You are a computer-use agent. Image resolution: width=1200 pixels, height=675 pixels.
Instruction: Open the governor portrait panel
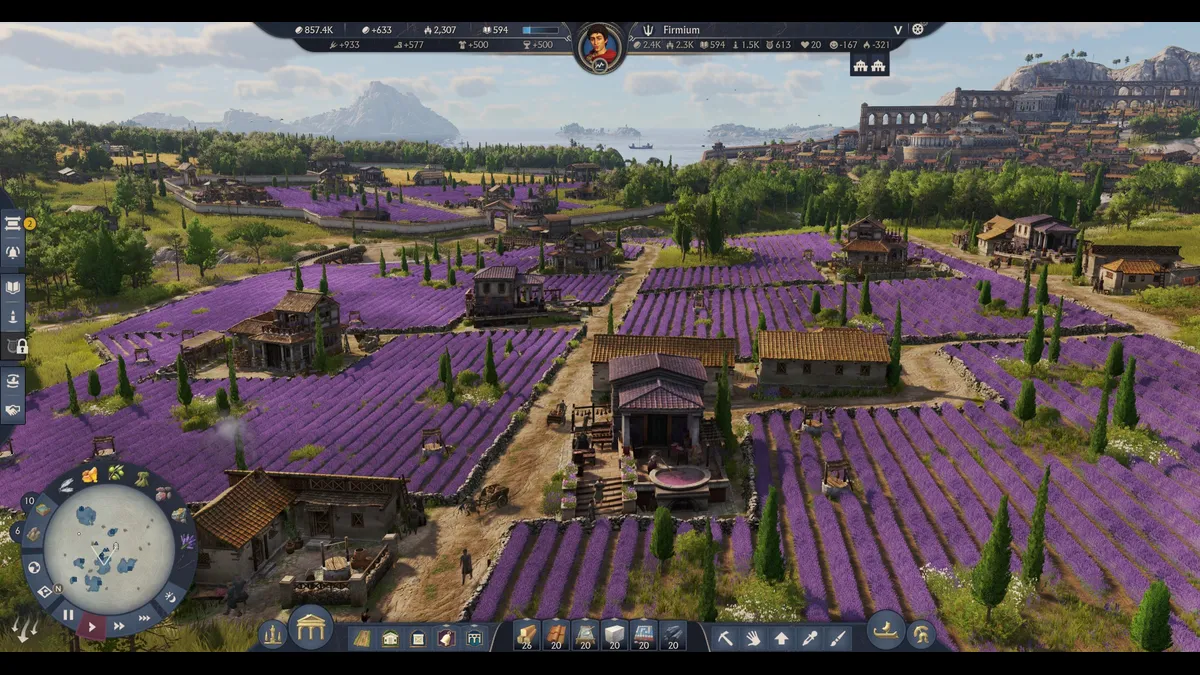(x=600, y=47)
